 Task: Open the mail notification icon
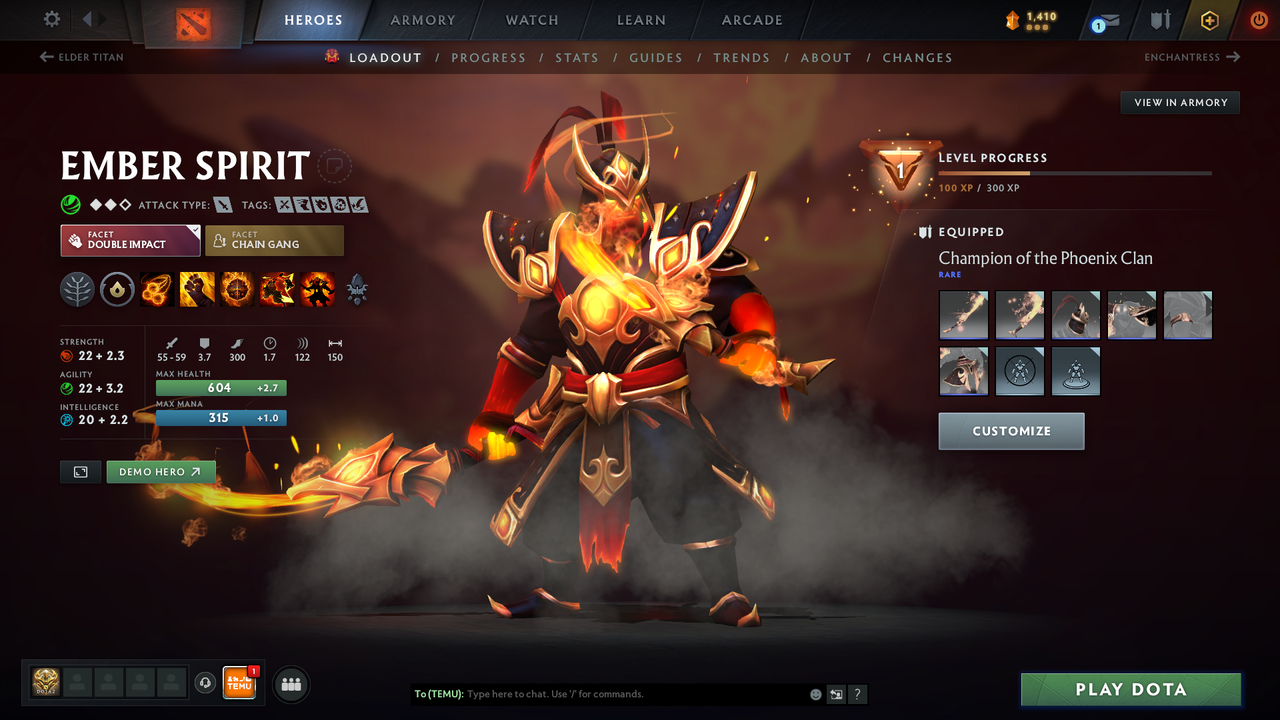[x=1104, y=20]
